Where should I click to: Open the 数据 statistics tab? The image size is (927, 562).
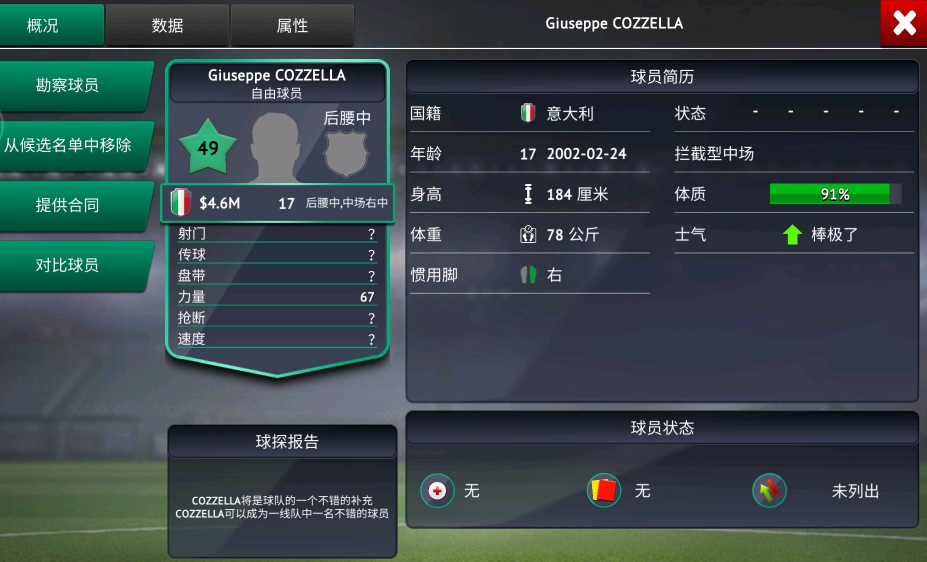coord(167,25)
